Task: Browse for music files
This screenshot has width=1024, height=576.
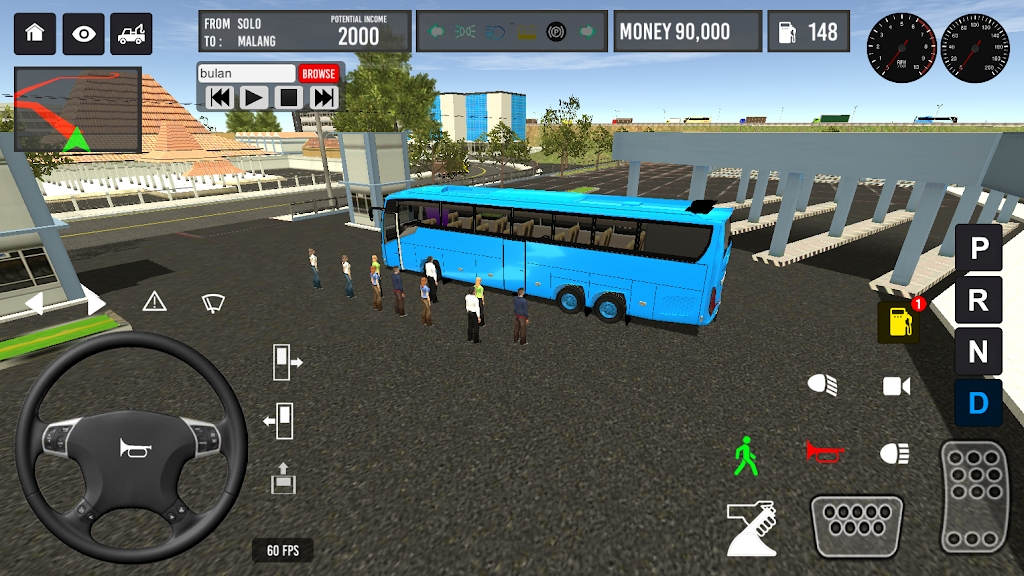Action: [319, 74]
